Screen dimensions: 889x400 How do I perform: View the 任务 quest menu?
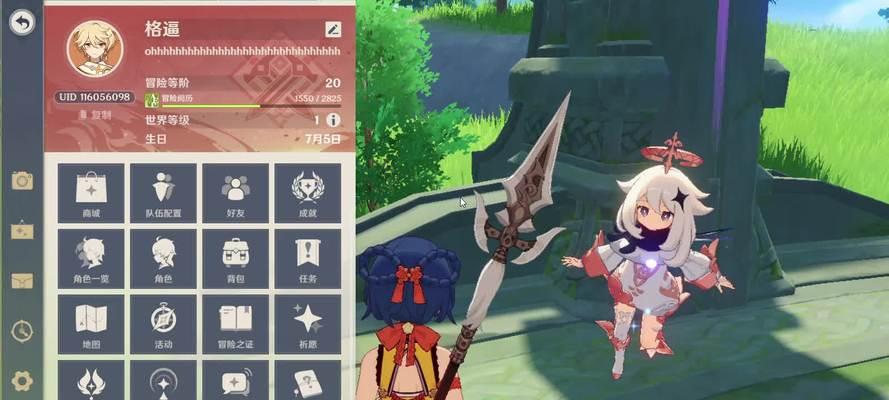click(307, 259)
